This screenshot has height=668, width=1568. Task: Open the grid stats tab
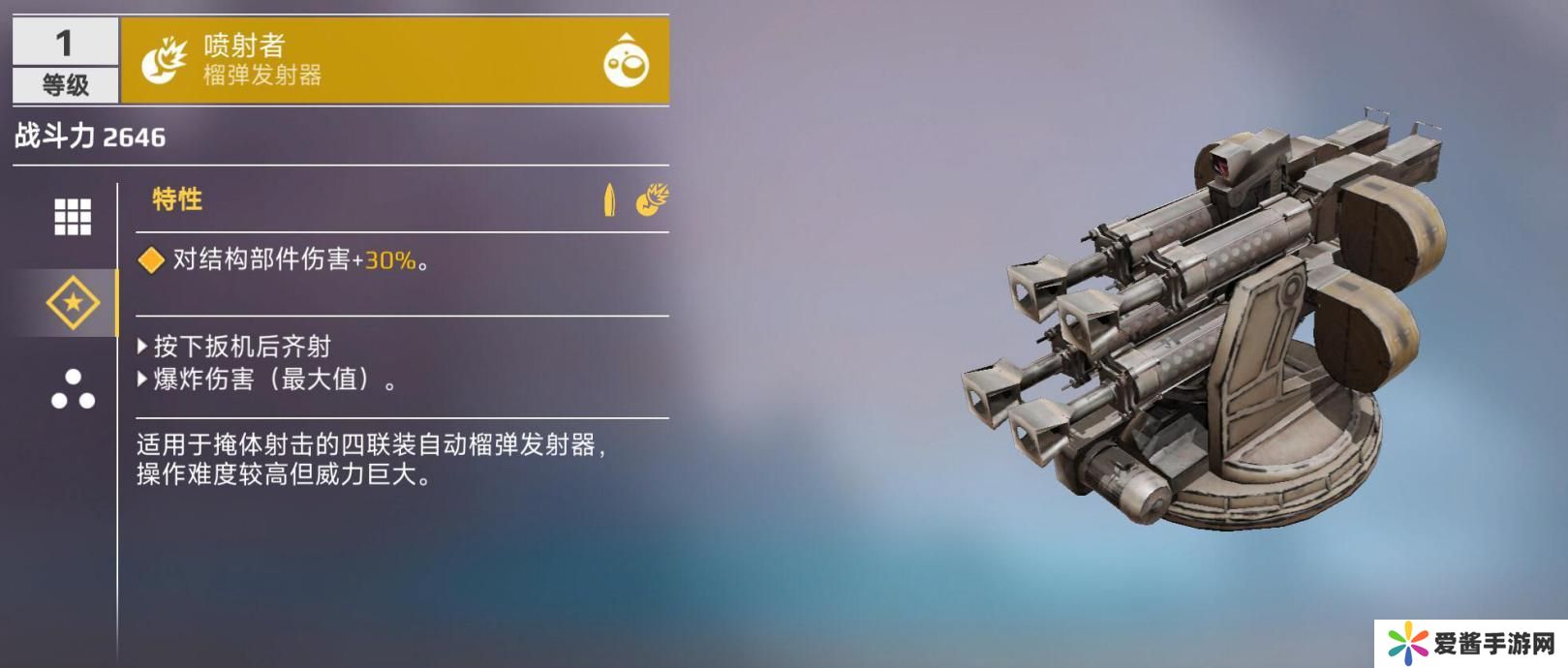(73, 217)
